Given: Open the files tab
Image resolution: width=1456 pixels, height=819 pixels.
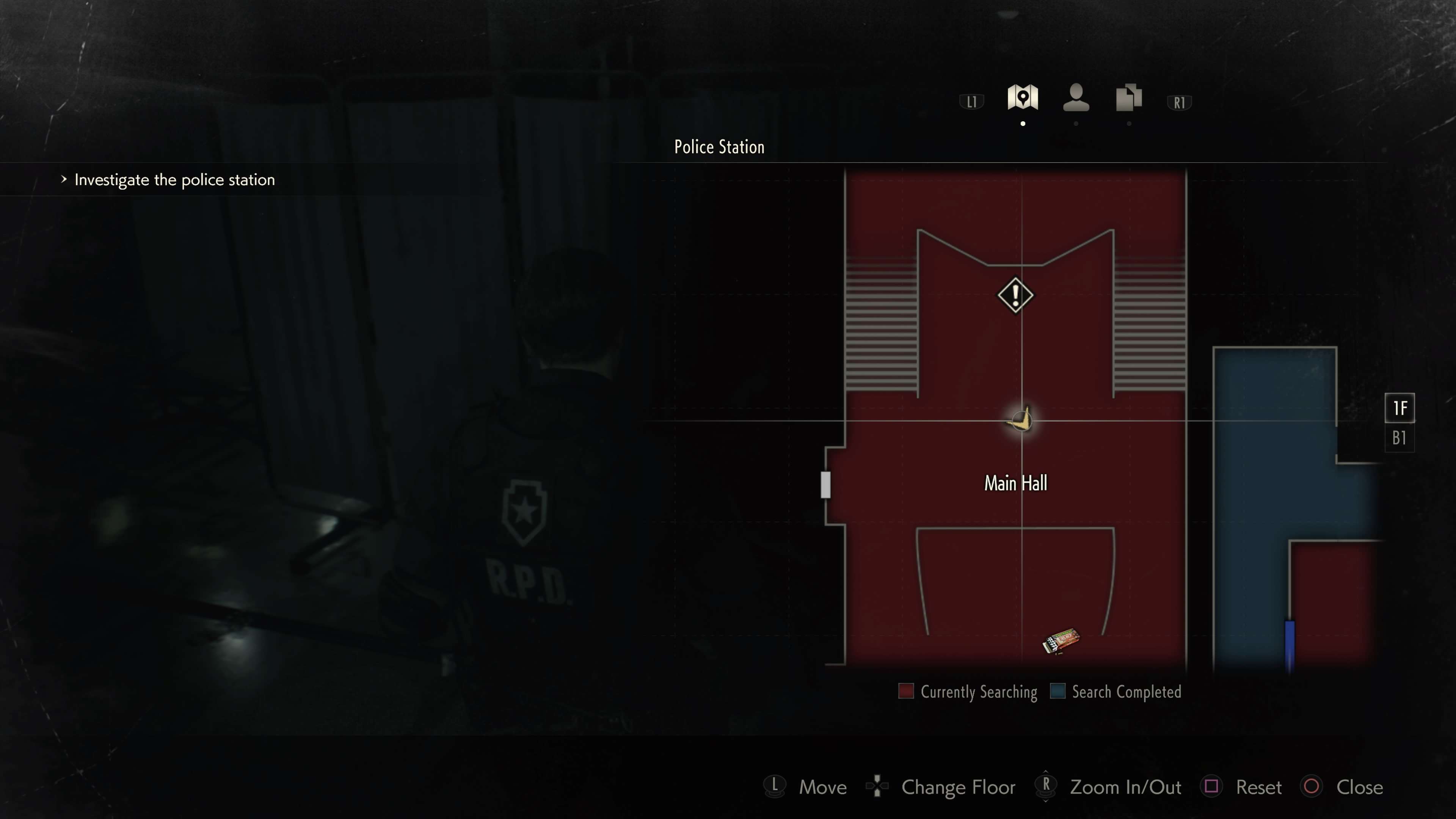Looking at the screenshot, I should [1129, 98].
